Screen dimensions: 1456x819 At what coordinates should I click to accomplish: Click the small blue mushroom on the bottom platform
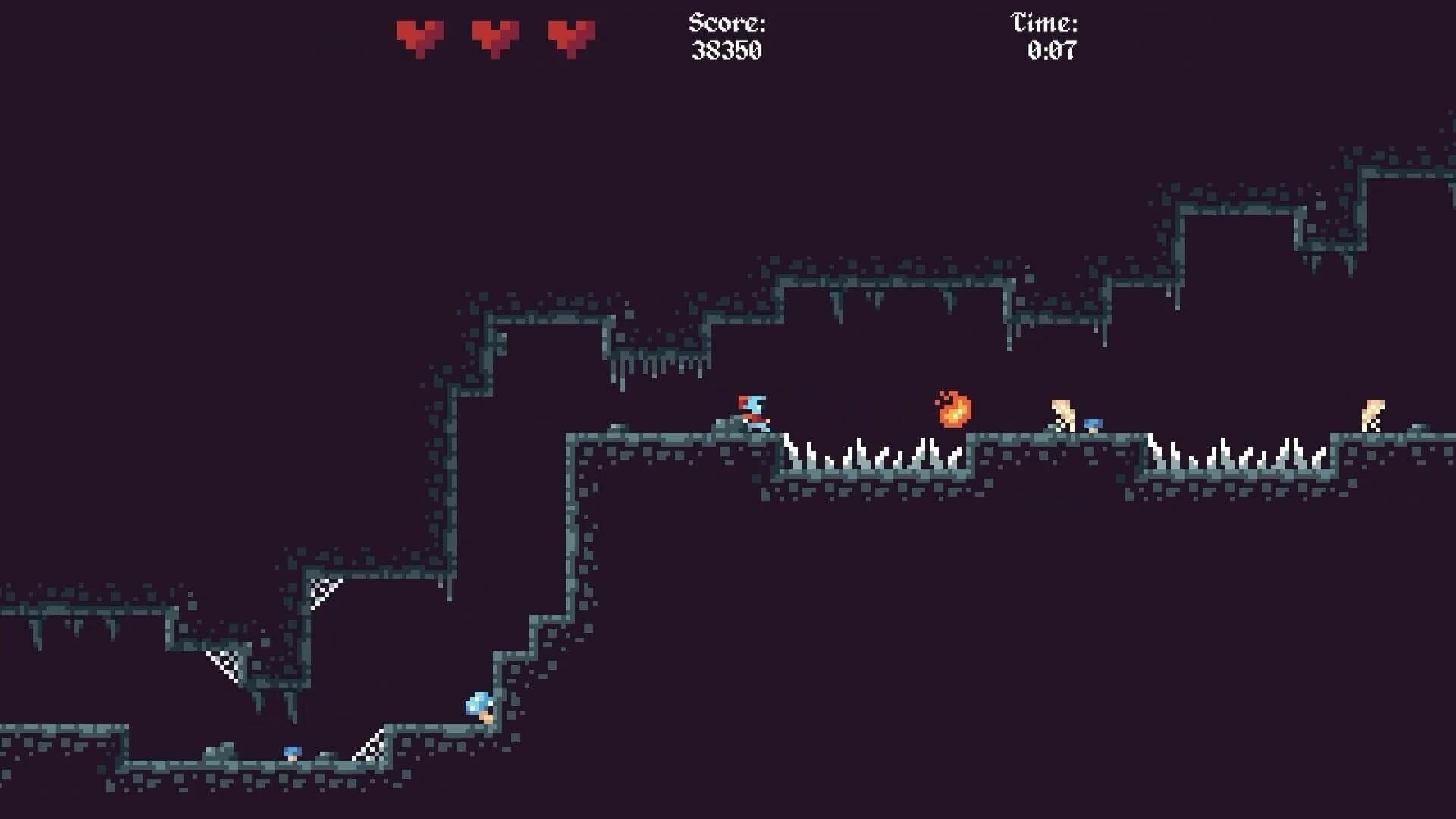[290, 751]
